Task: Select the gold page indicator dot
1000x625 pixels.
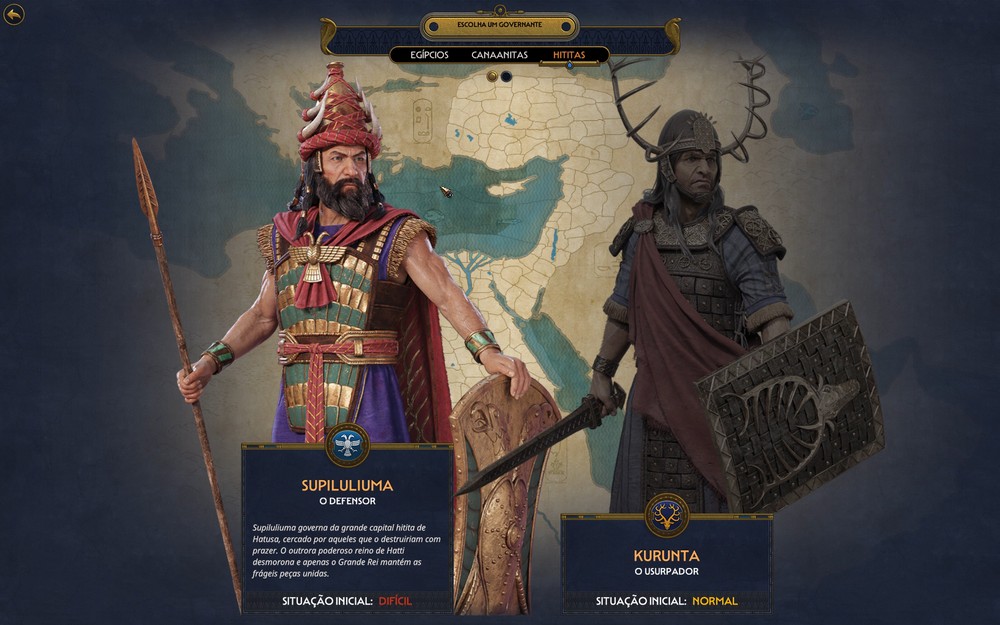Action: coord(492,76)
